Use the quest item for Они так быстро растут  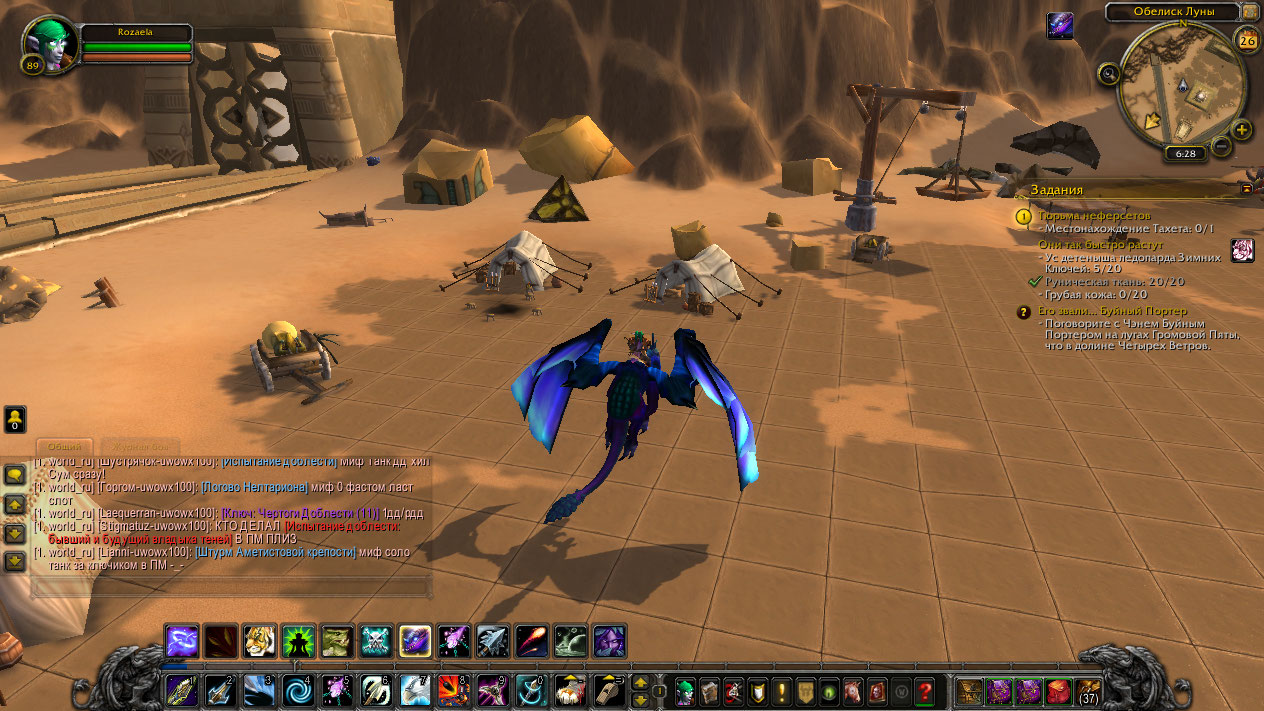(x=1242, y=250)
